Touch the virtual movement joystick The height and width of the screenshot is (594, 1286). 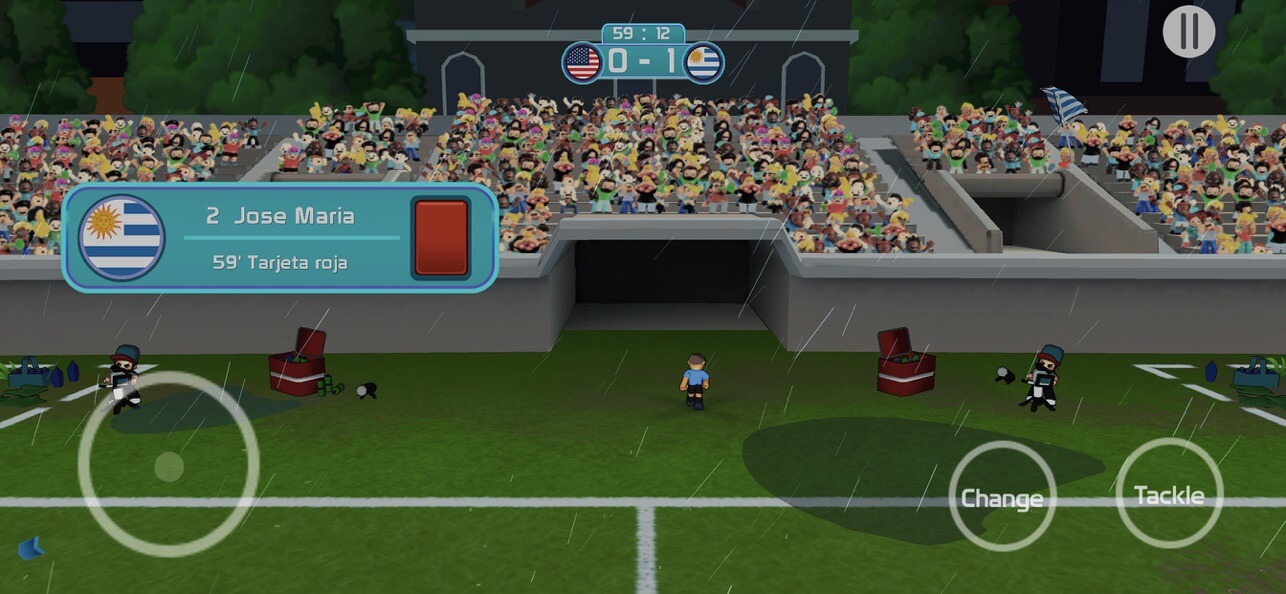pos(168,465)
